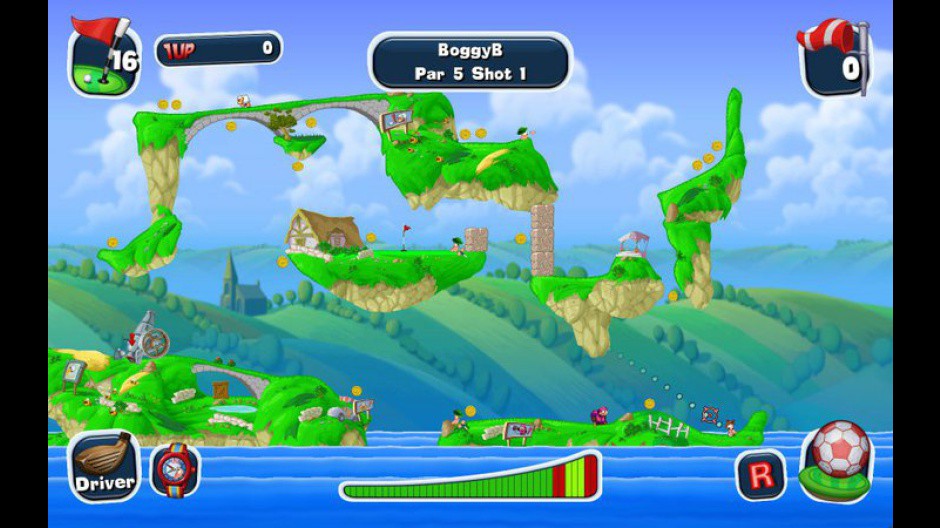This screenshot has width=940, height=528.
Task: Click the shot power meter bar
Action: [470, 478]
